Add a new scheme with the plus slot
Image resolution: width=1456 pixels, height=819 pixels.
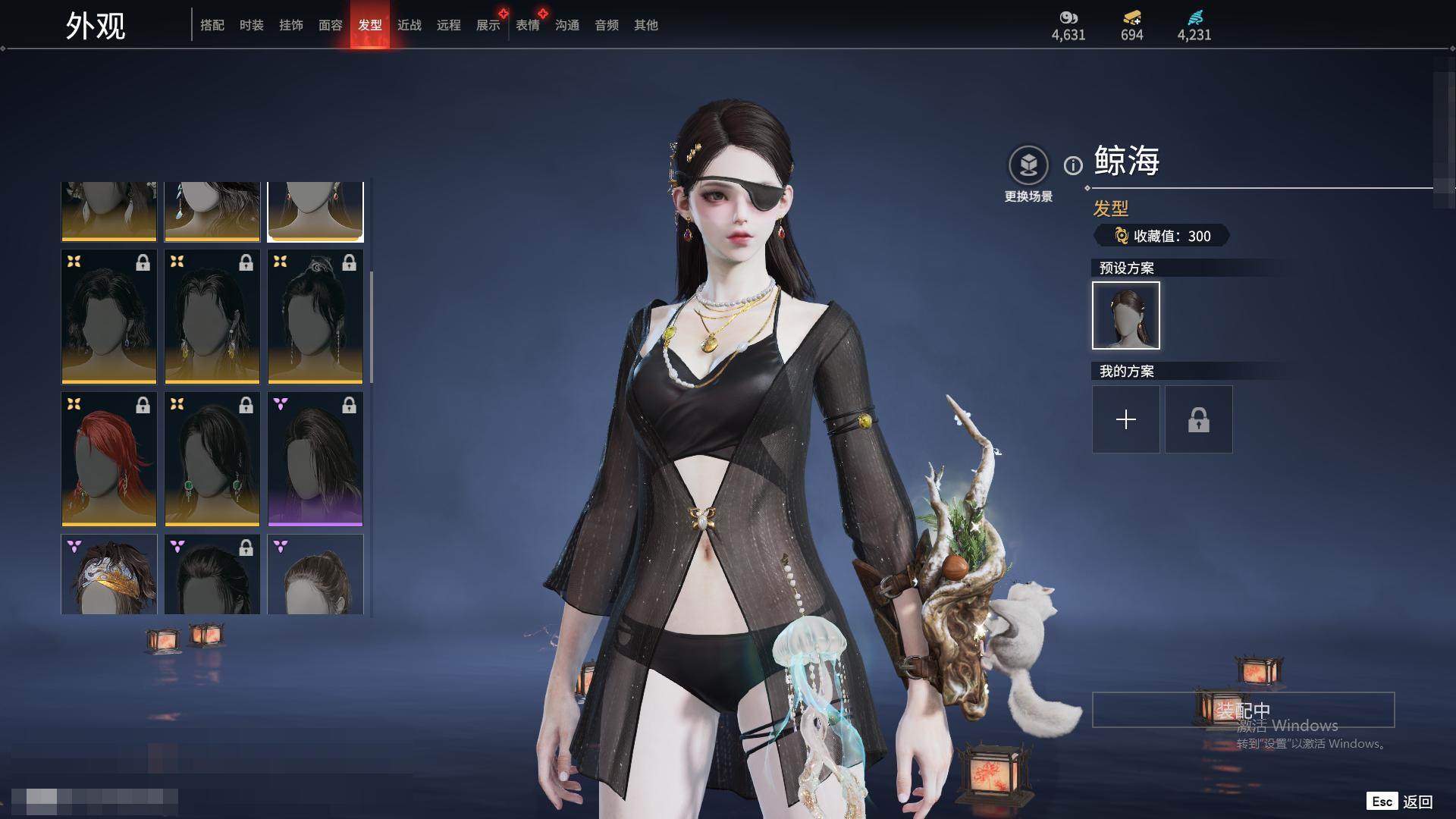(x=1126, y=419)
